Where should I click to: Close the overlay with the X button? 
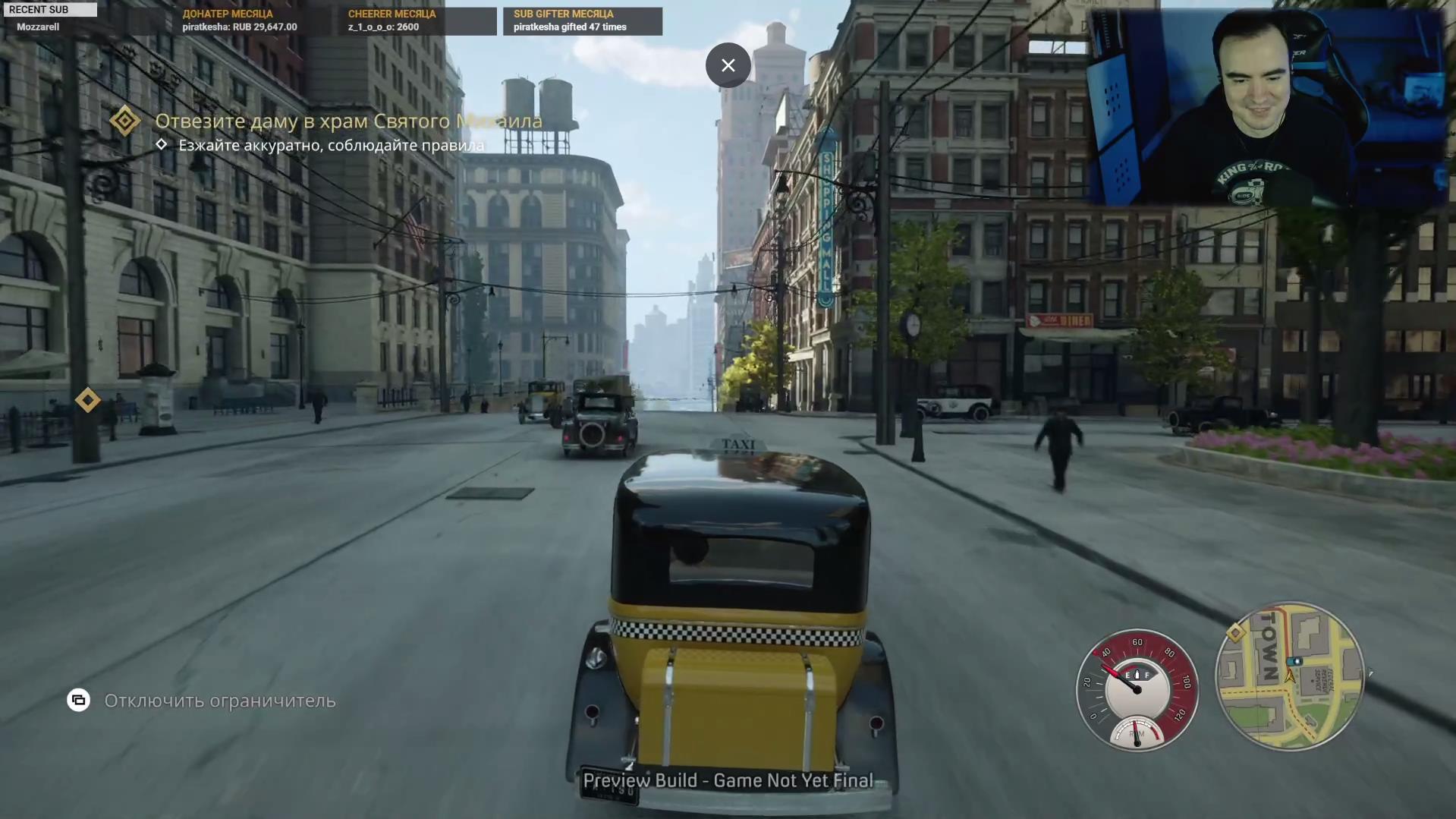(x=728, y=65)
